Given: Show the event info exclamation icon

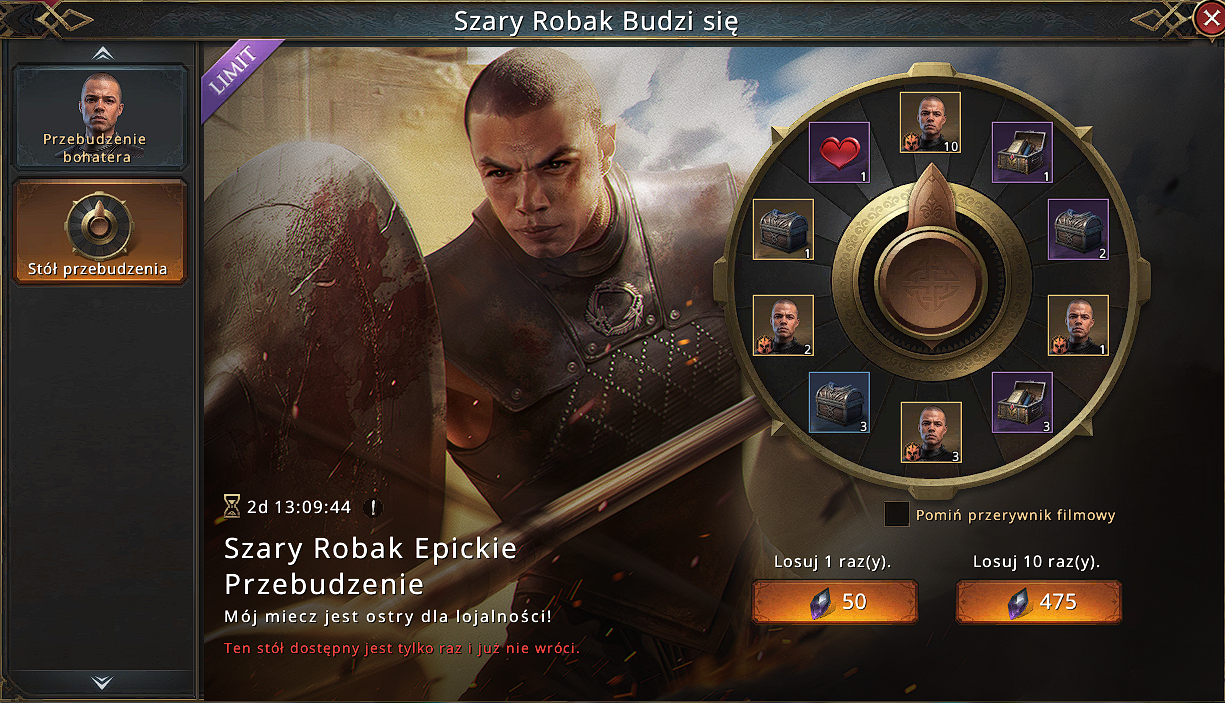Looking at the screenshot, I should pos(374,507).
